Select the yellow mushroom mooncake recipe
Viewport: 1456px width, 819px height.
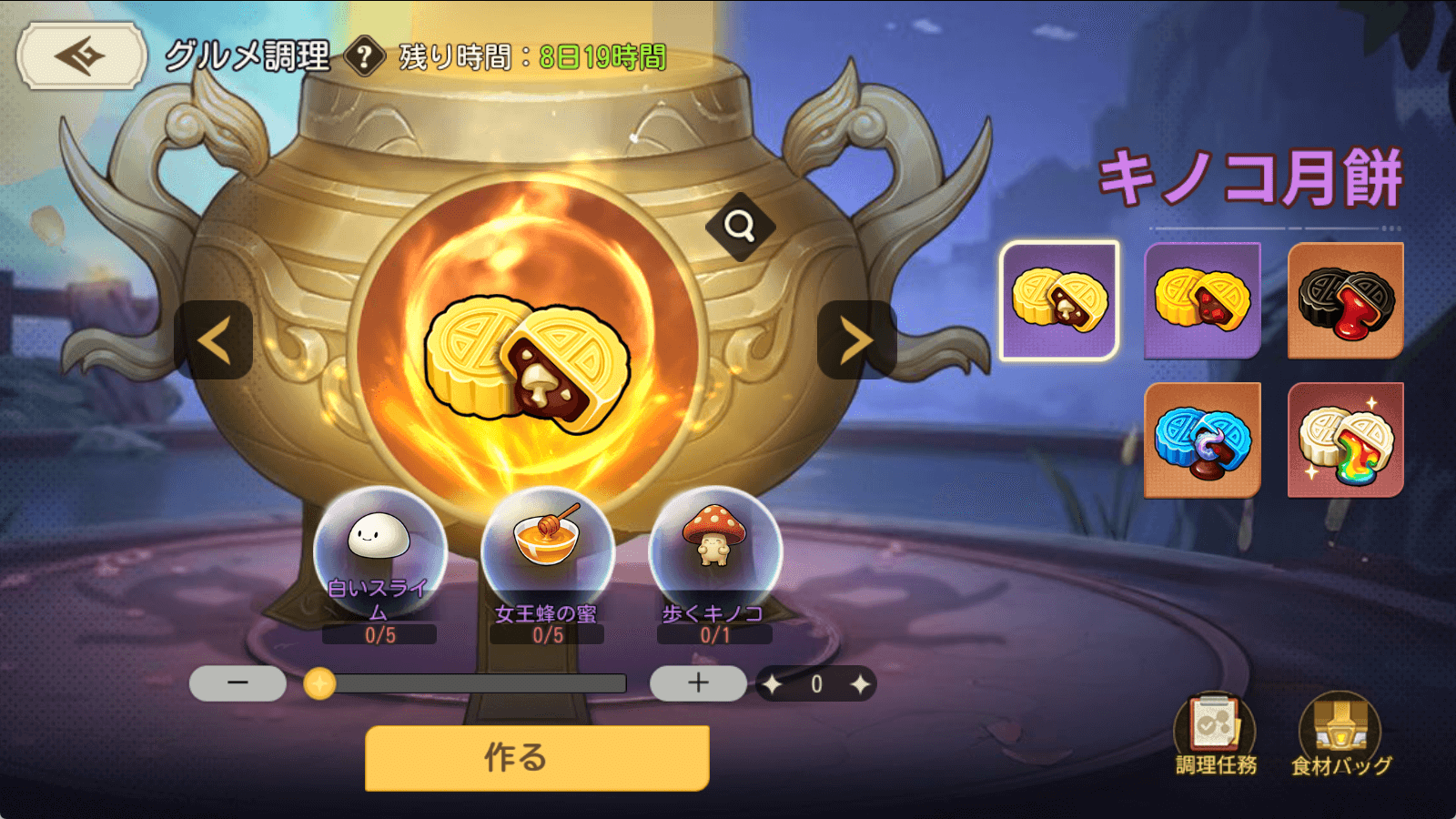click(1059, 300)
